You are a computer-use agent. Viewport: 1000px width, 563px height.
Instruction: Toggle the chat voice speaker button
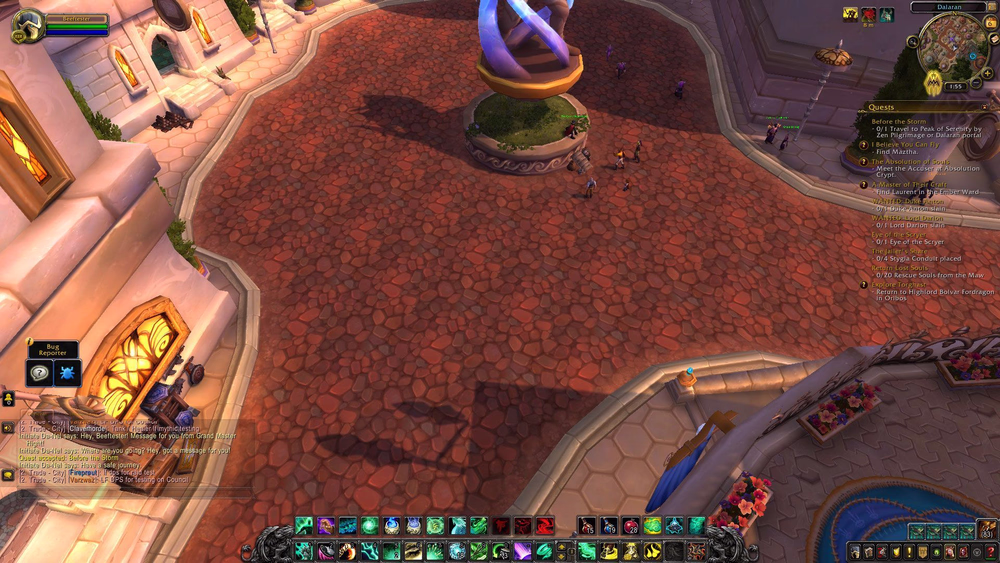tap(8, 427)
